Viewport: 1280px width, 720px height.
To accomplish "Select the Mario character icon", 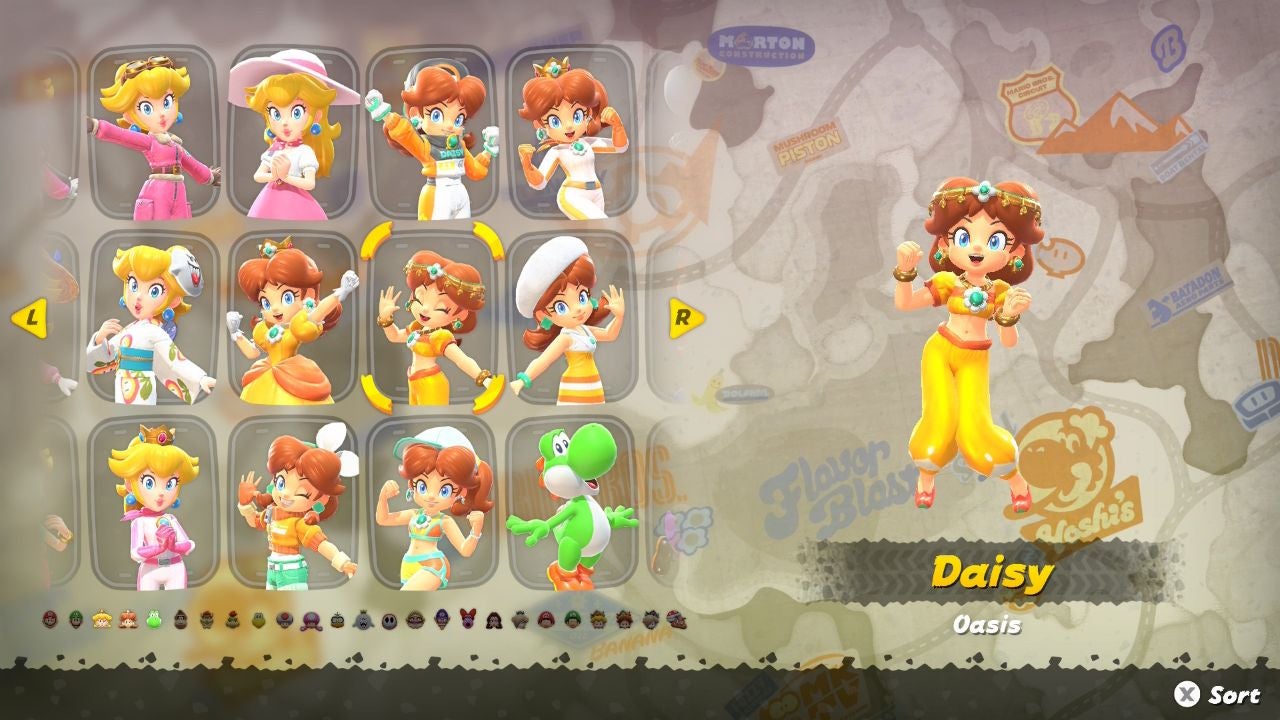I will [x=50, y=621].
